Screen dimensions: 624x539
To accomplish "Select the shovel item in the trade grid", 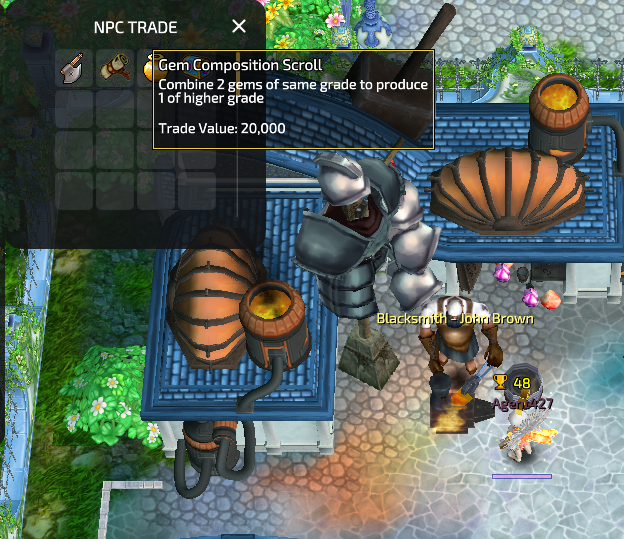I will click(x=73, y=69).
